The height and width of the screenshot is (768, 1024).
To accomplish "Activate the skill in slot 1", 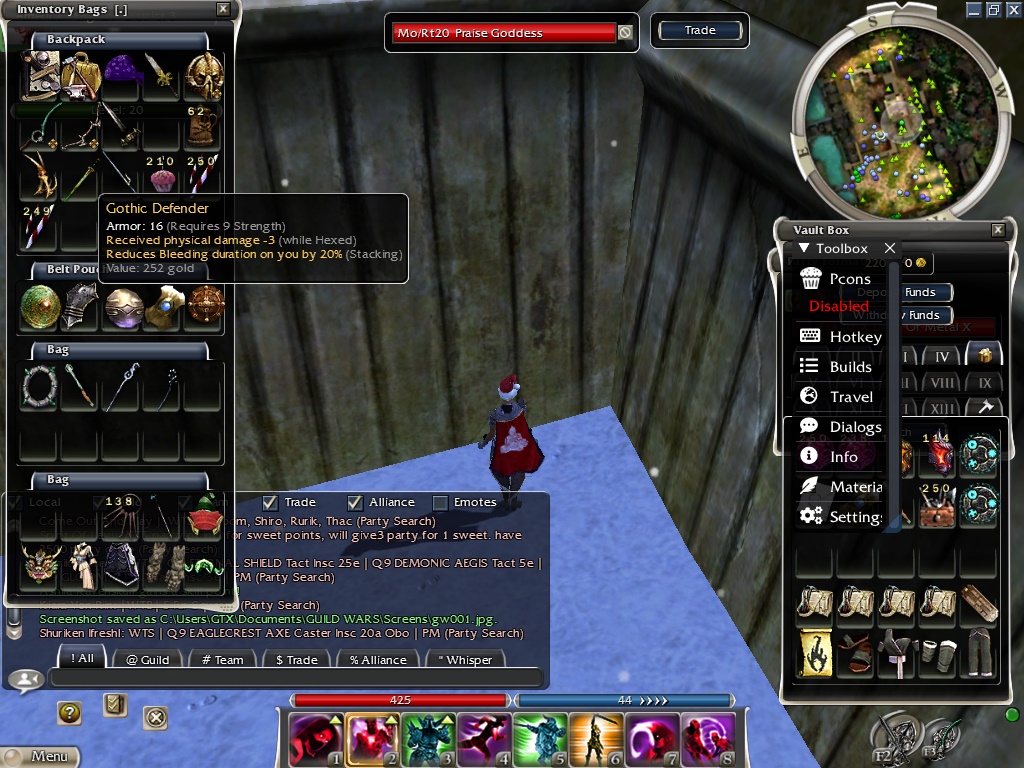I will click(314, 739).
